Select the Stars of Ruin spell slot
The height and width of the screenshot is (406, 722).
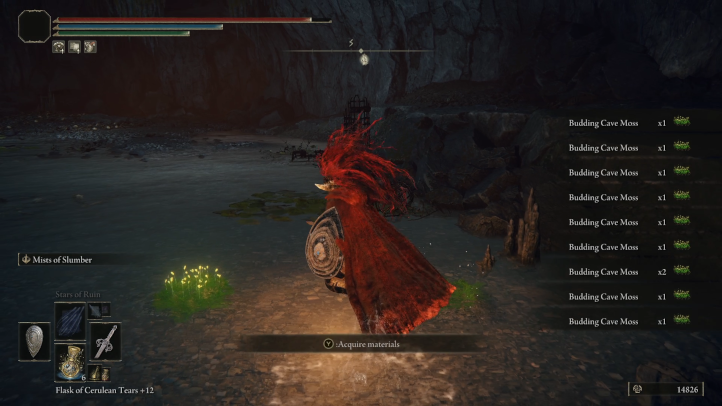pyautogui.click(x=70, y=320)
